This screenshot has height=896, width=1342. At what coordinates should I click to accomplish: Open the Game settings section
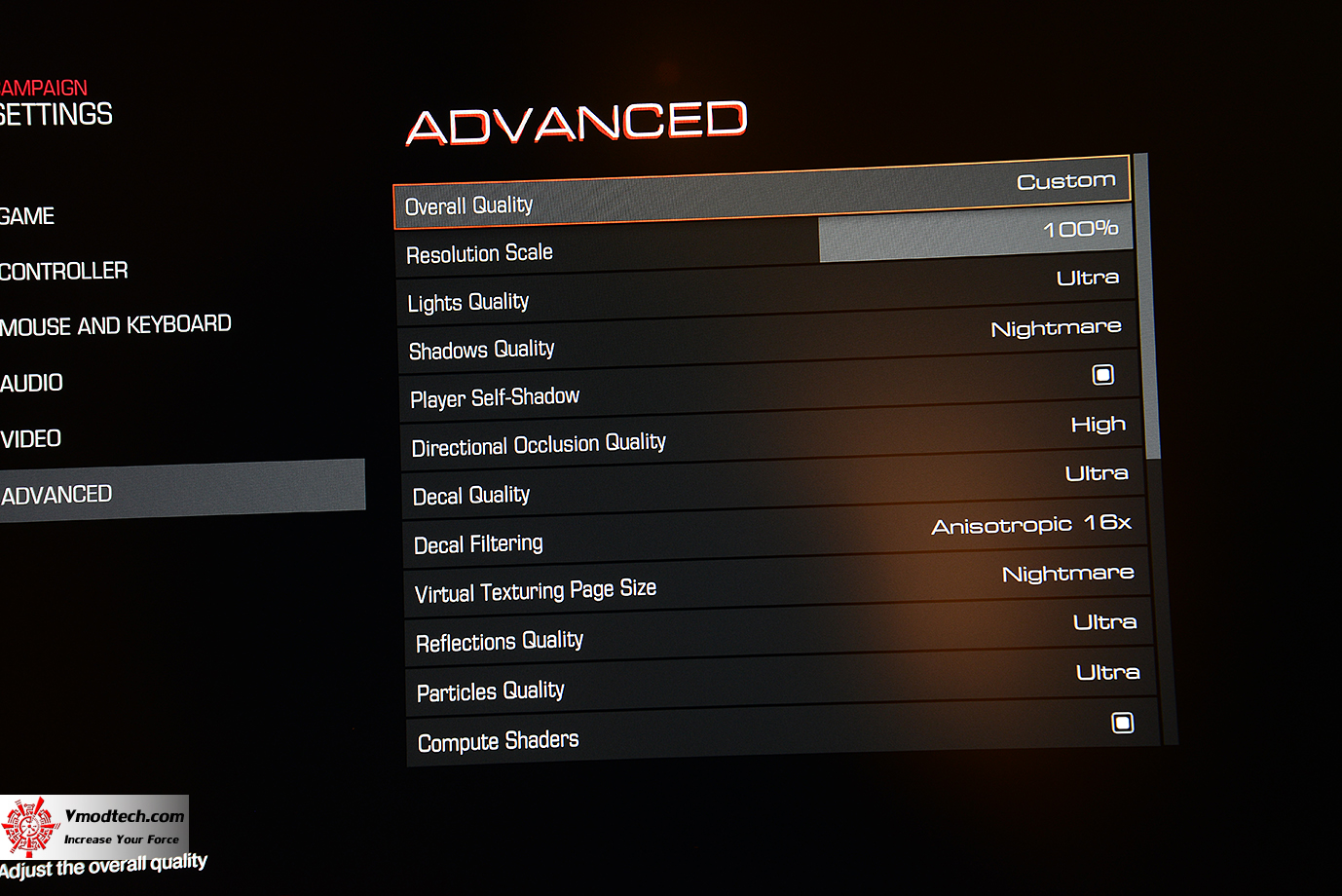[x=28, y=216]
